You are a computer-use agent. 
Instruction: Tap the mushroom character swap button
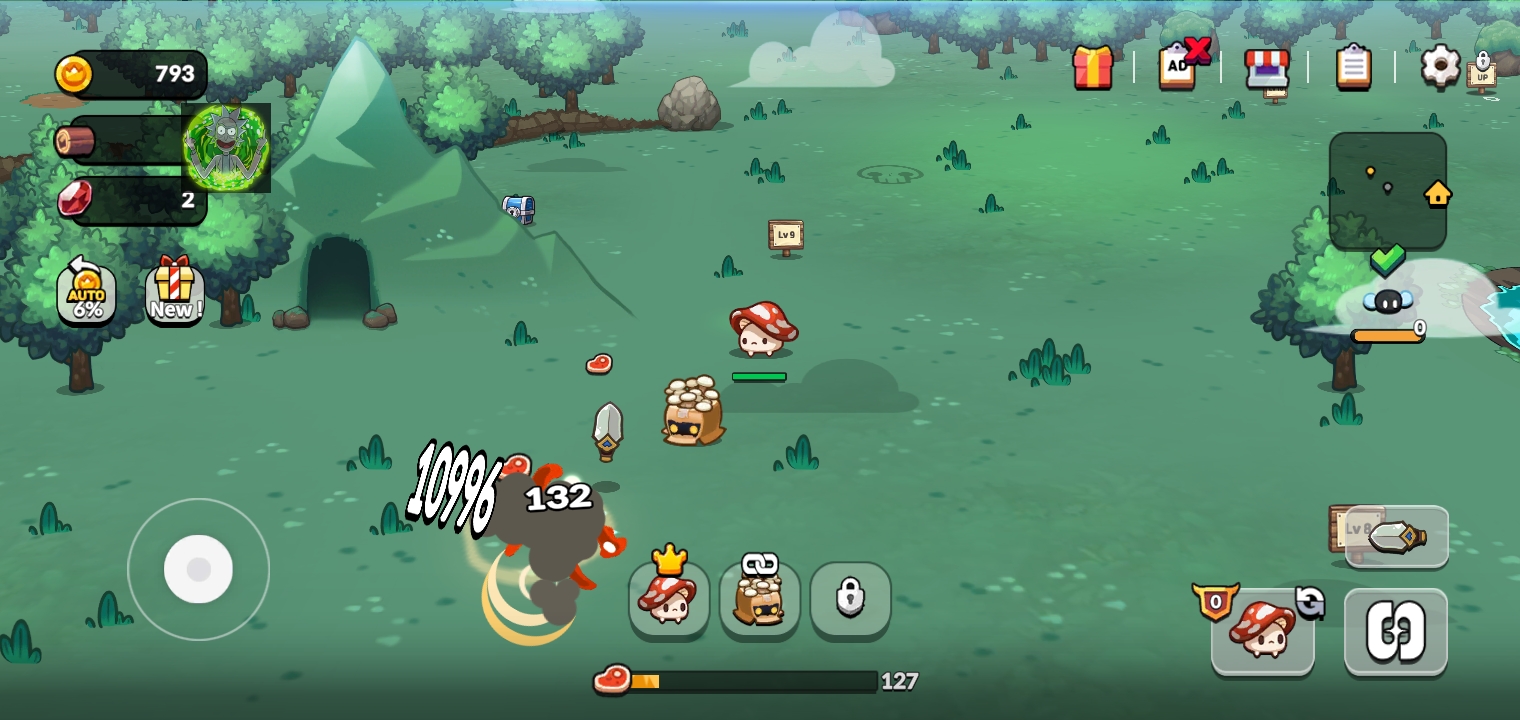click(1262, 631)
